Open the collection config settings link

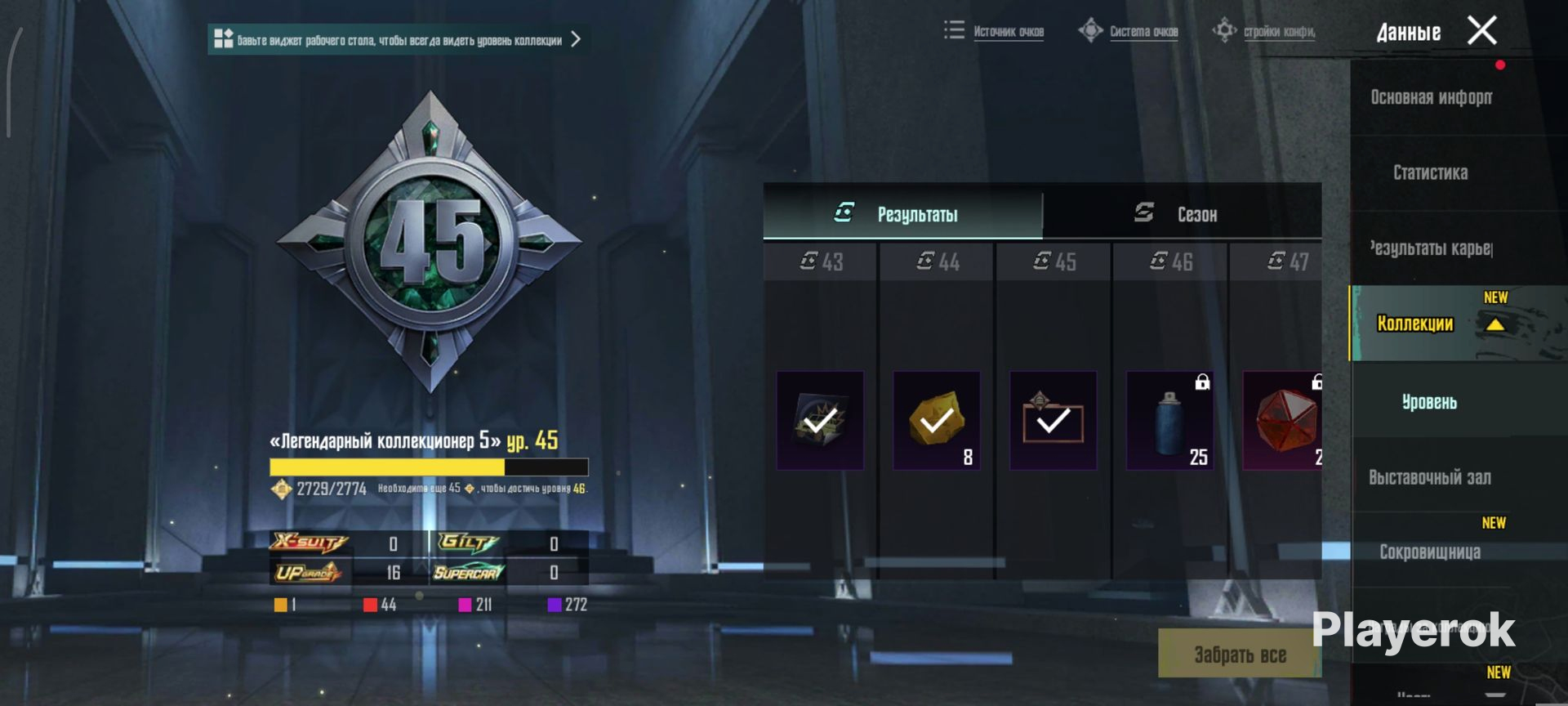click(x=1264, y=32)
